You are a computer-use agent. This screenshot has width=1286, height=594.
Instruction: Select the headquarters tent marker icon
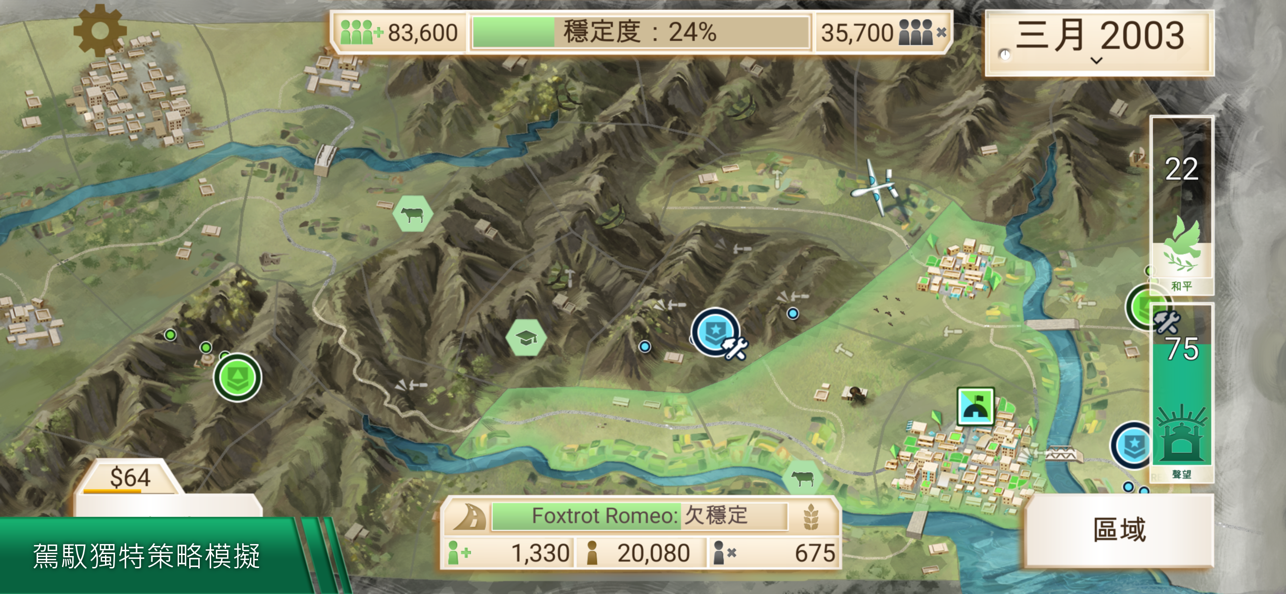(x=975, y=407)
